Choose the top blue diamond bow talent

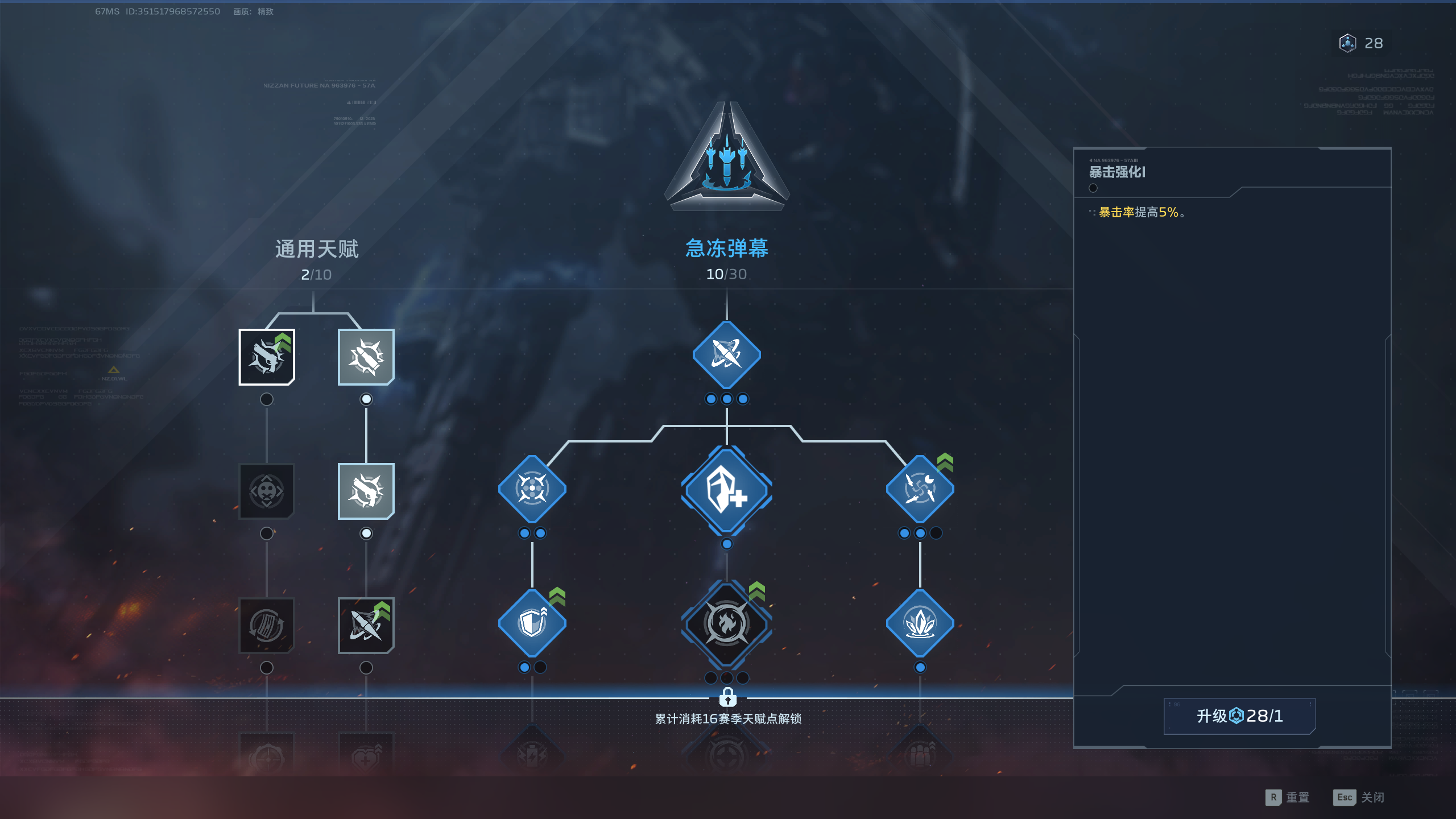[x=726, y=355]
